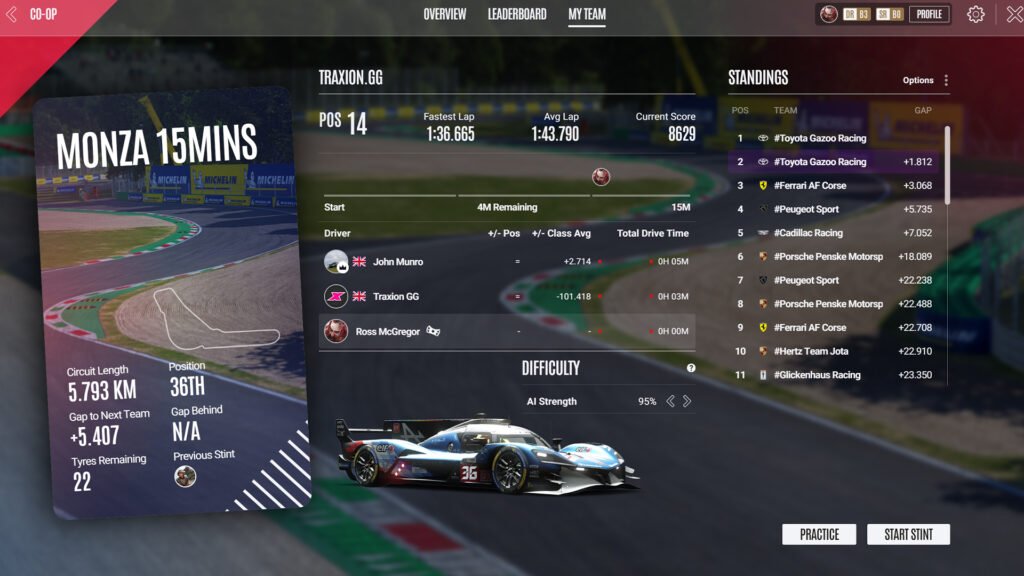Open the settings gear icon
The height and width of the screenshot is (576, 1024).
pyautogui.click(x=976, y=15)
